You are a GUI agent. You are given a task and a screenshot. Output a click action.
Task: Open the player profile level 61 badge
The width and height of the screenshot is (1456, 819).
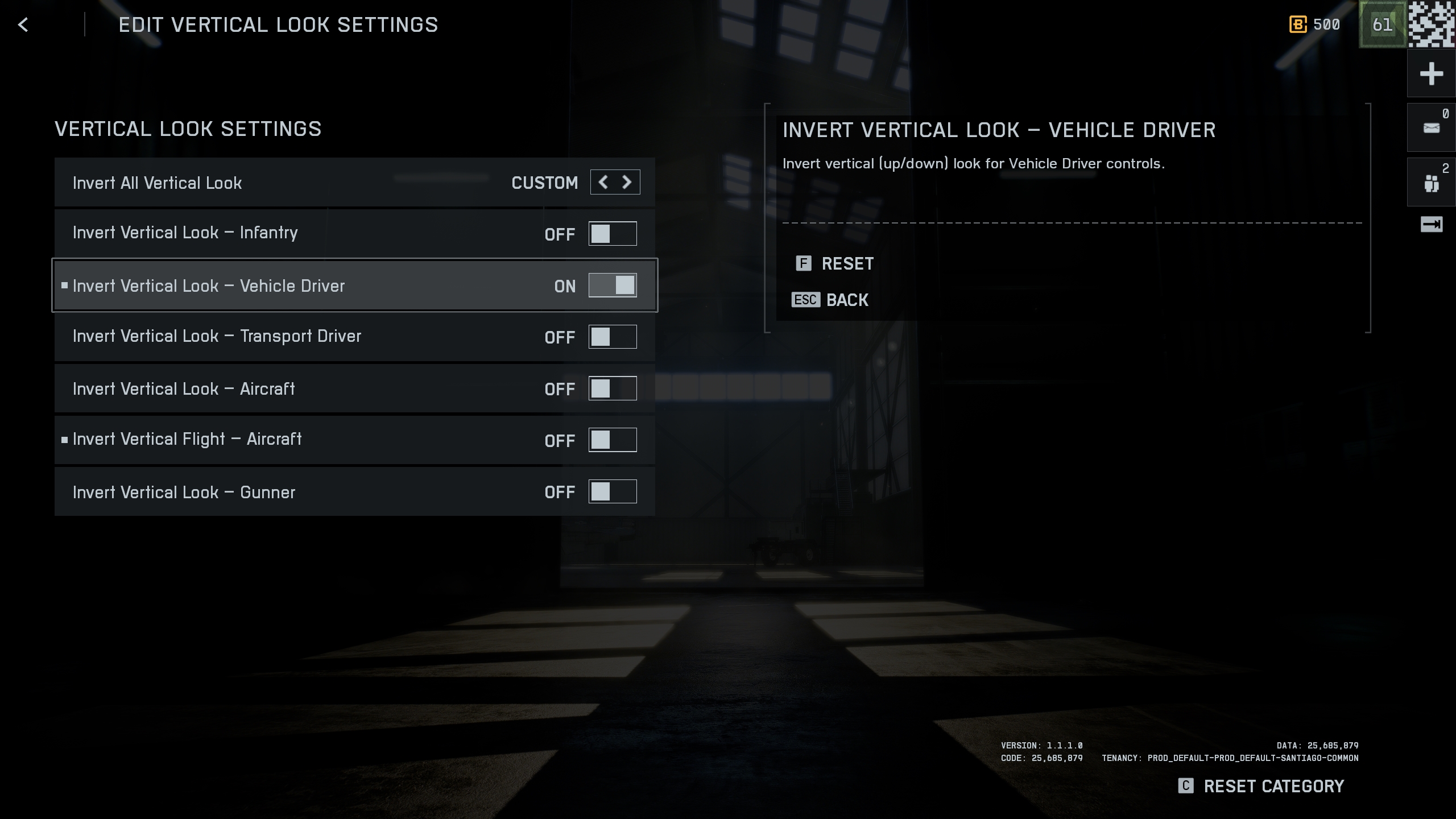(1382, 24)
